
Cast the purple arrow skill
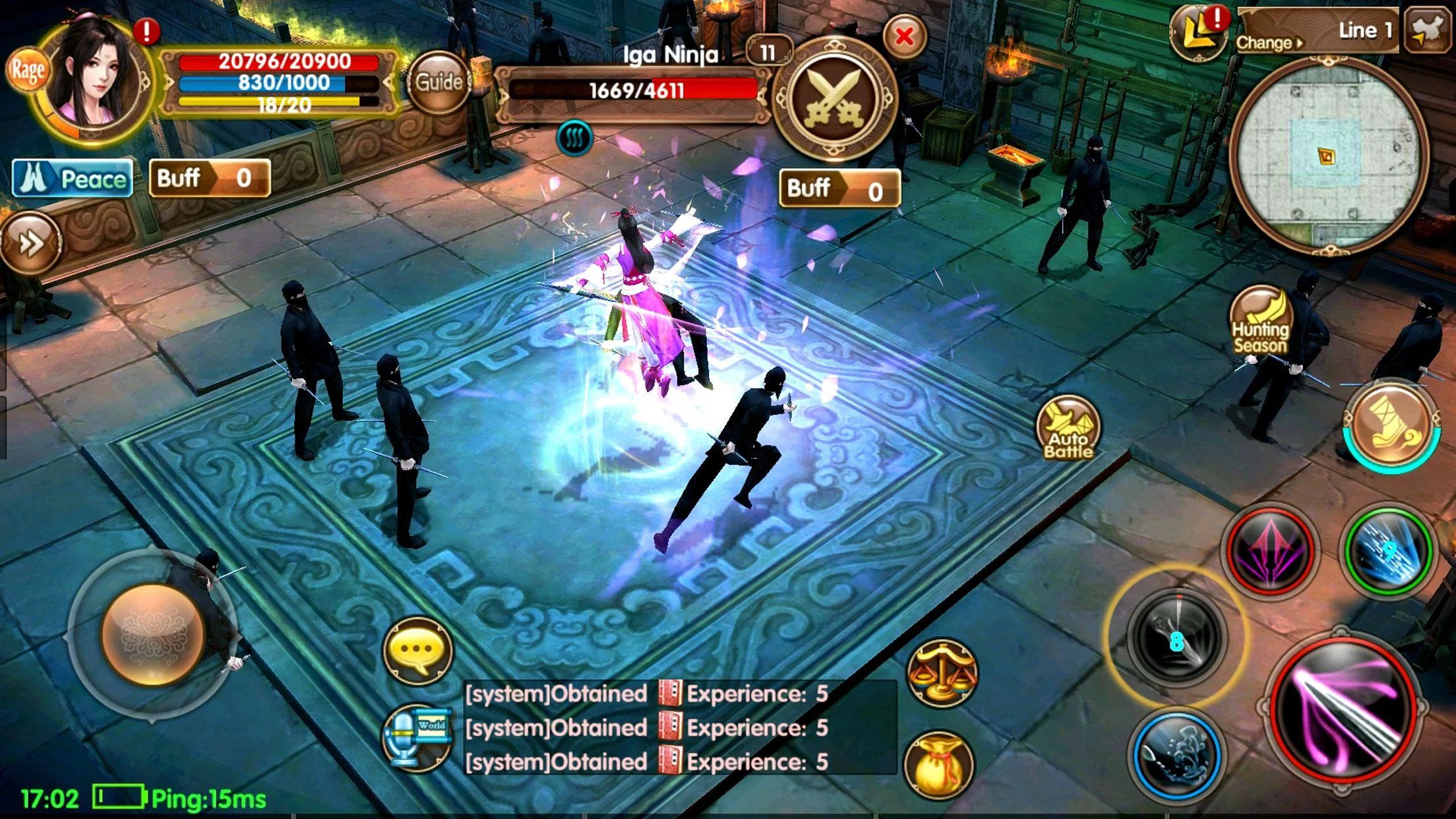[1269, 551]
